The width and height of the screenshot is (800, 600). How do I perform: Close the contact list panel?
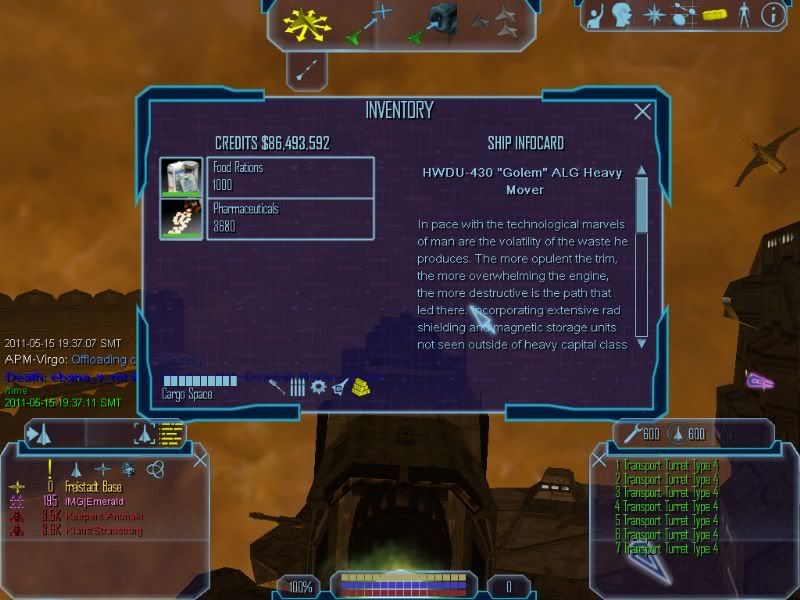[x=200, y=459]
